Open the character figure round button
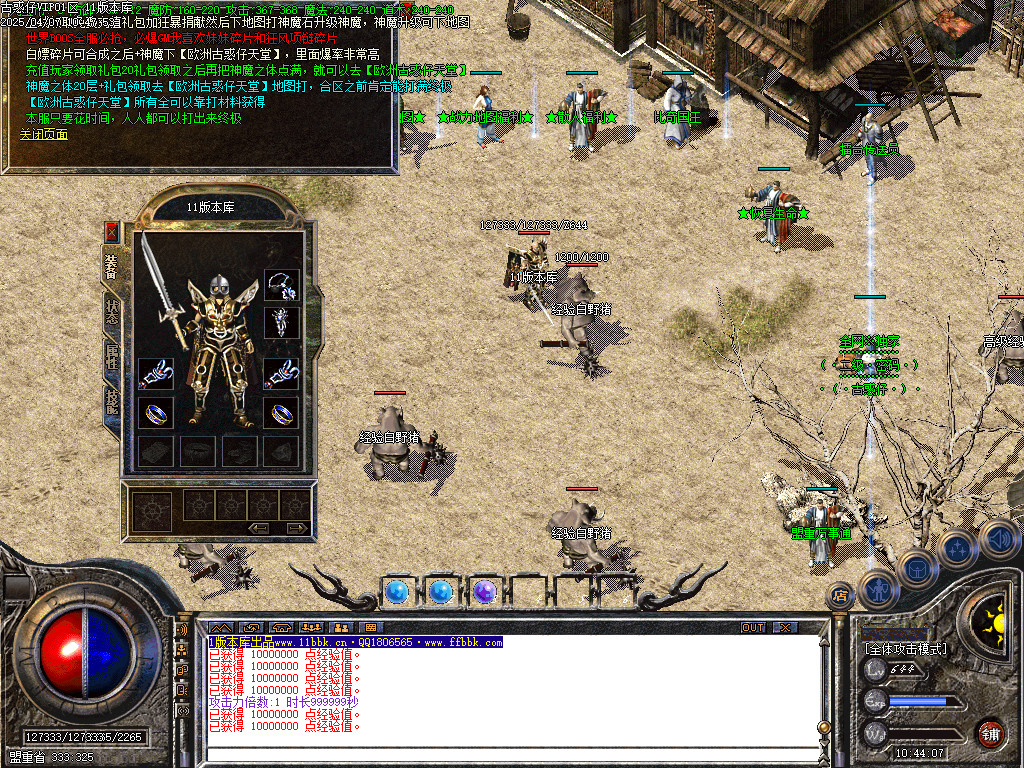 click(x=877, y=590)
